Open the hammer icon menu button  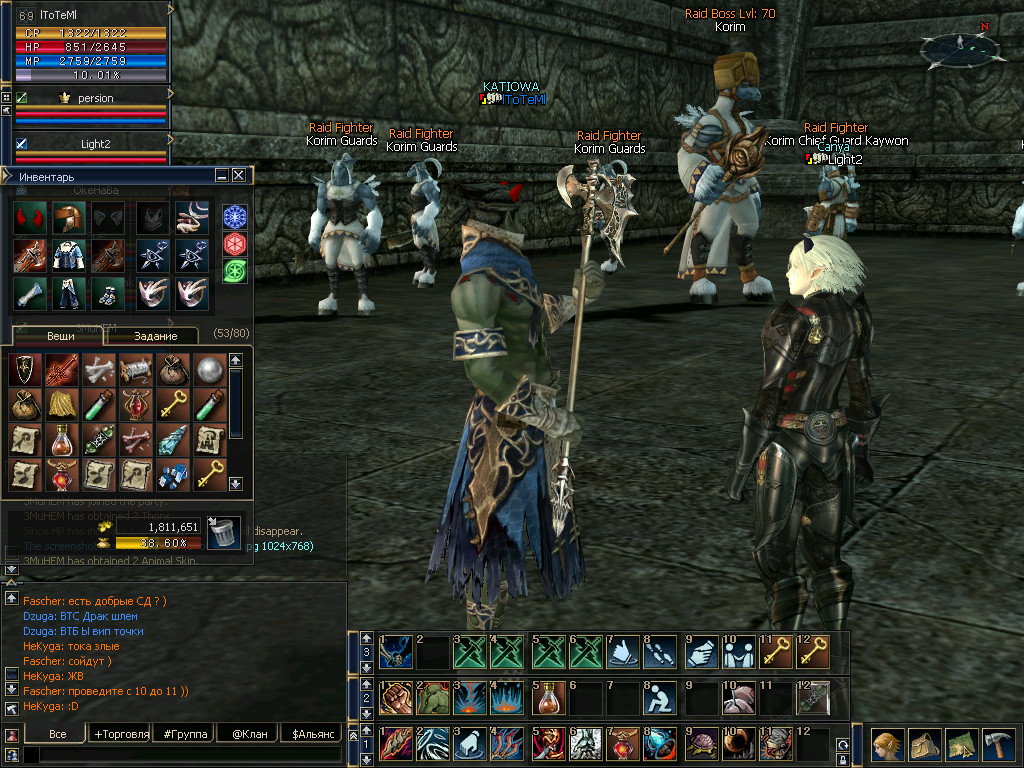pos(997,744)
